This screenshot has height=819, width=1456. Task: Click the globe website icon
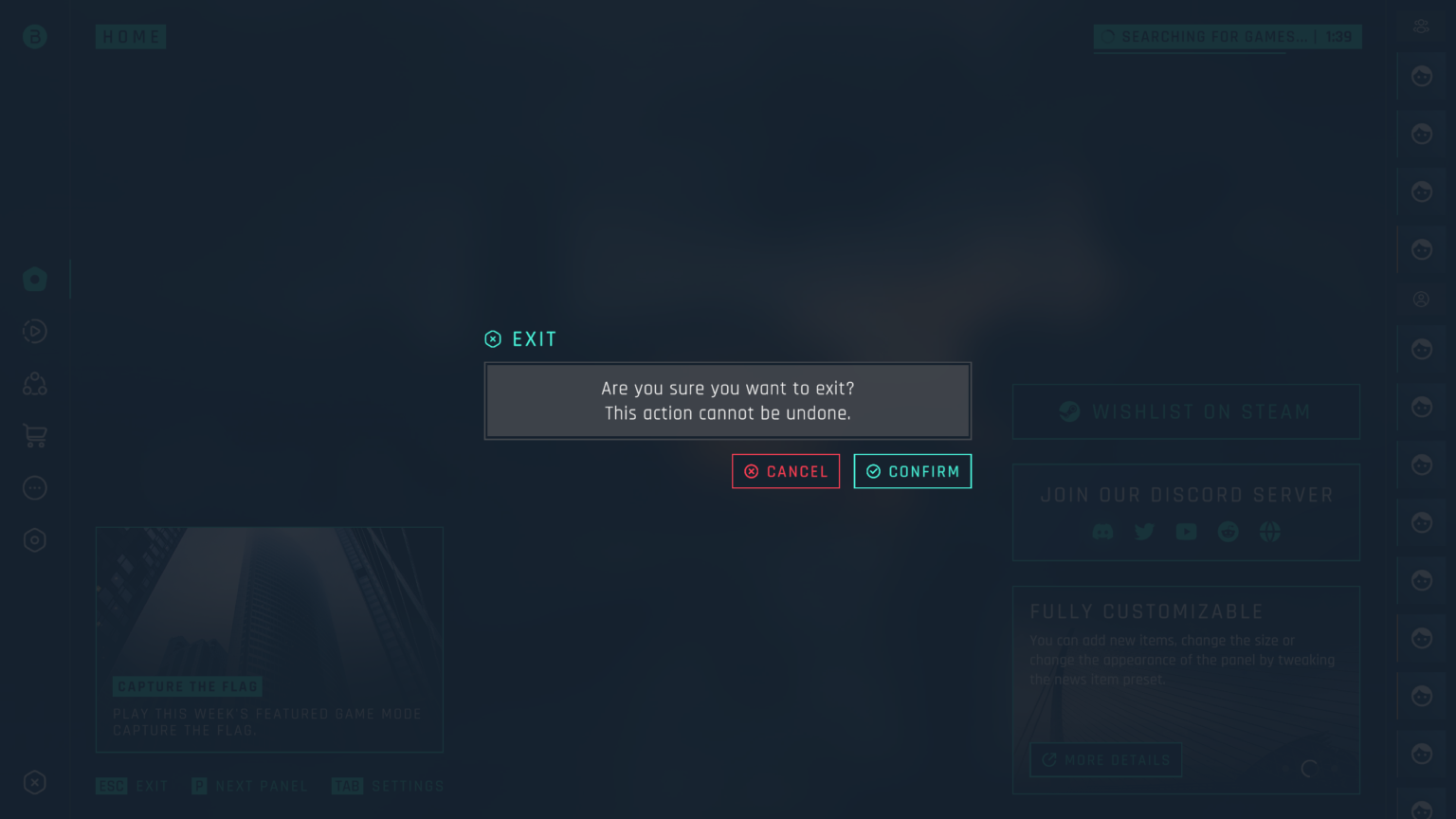point(1269,532)
